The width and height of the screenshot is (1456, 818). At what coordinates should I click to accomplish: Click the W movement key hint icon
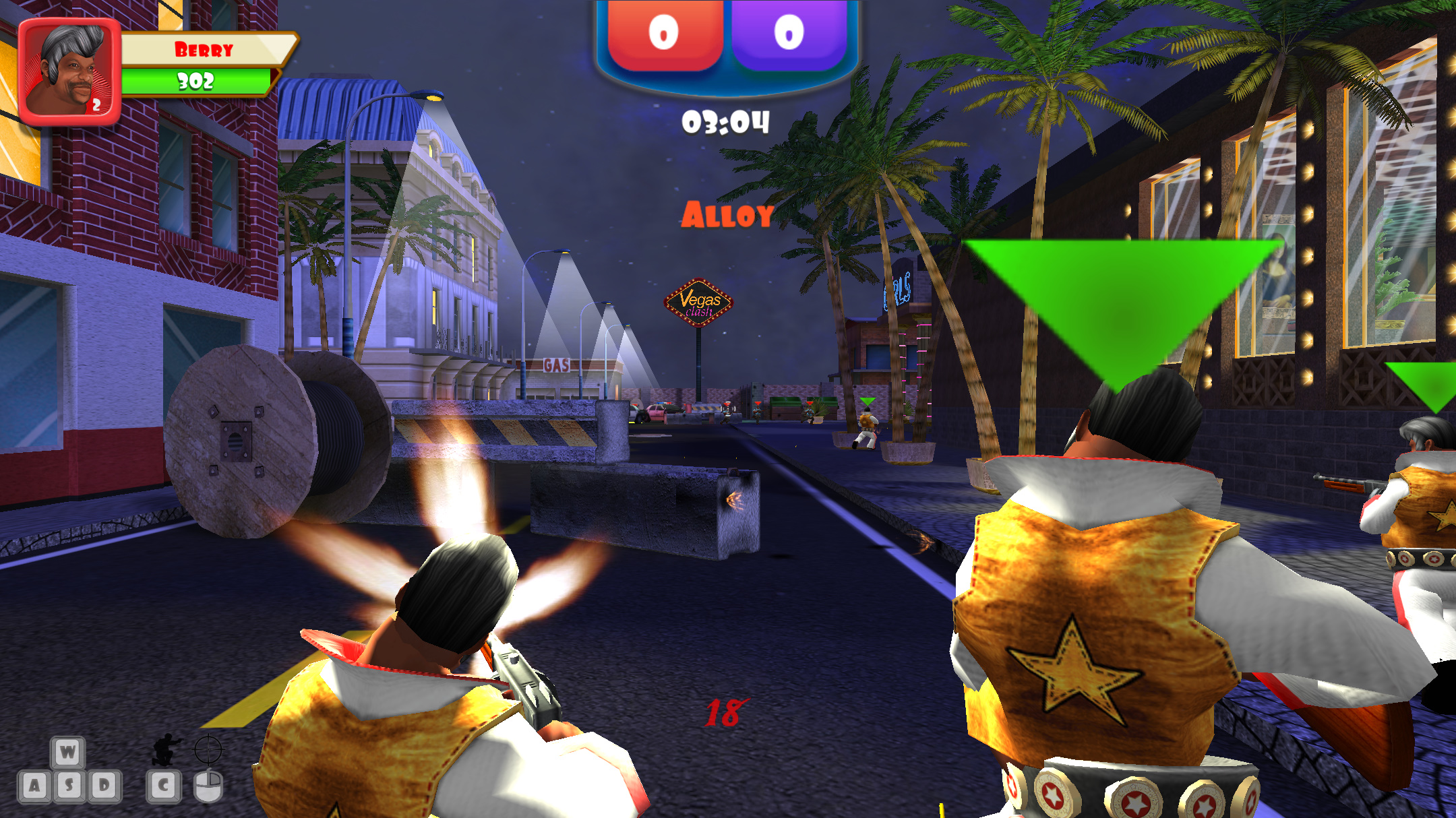69,751
